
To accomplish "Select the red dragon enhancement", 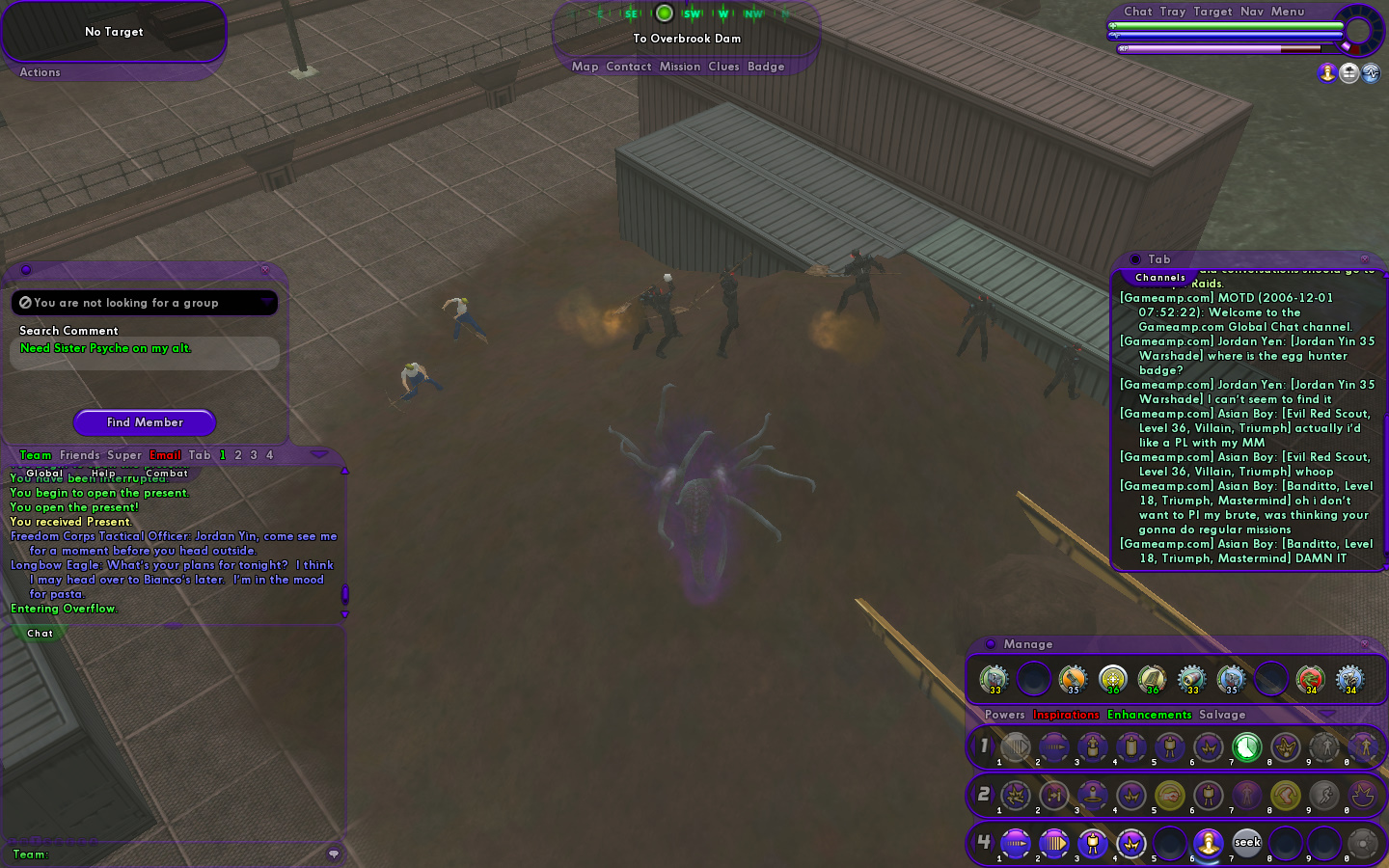I will pos(1310,678).
